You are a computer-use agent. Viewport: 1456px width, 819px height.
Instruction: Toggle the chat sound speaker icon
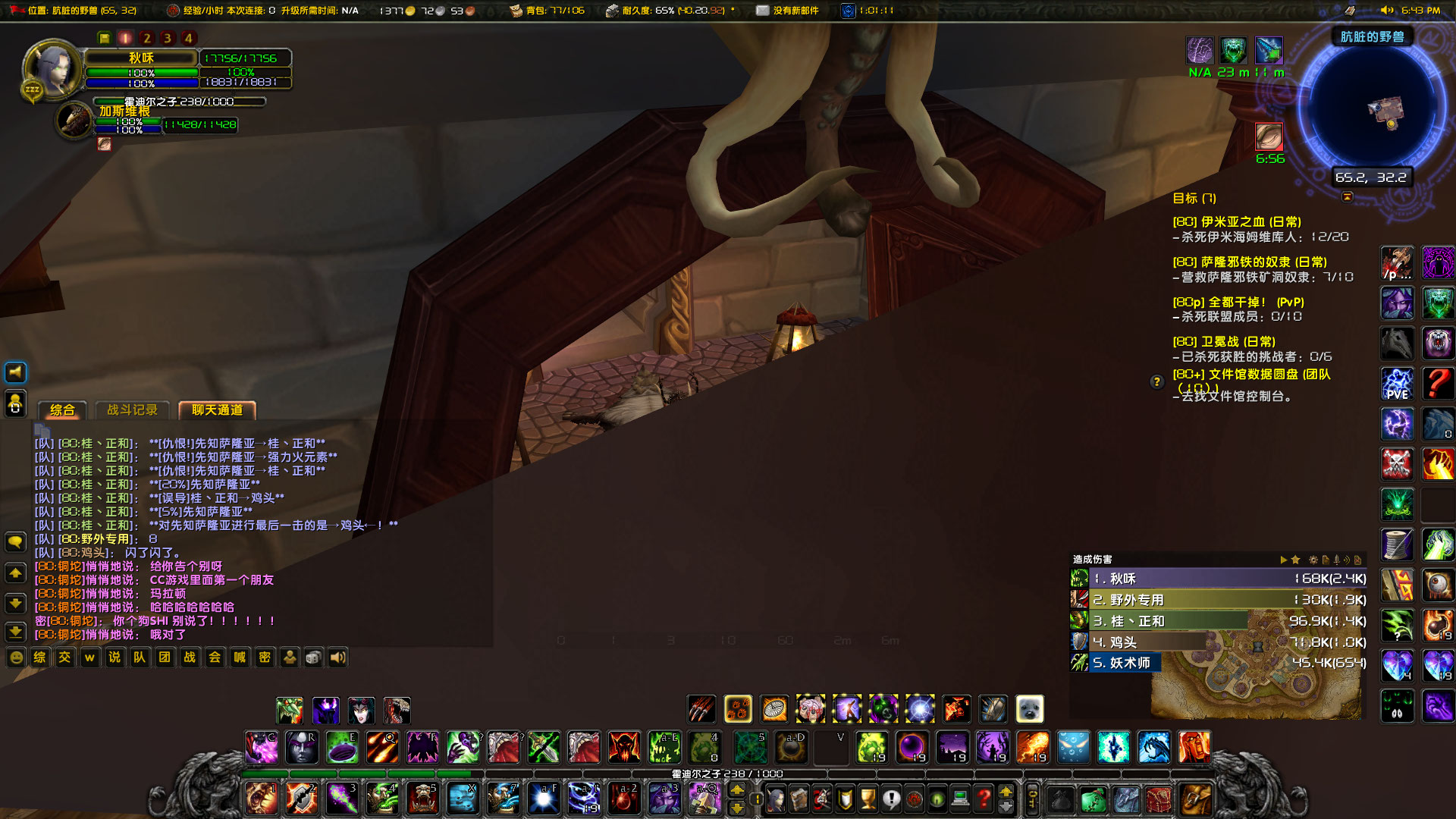pyautogui.click(x=337, y=657)
